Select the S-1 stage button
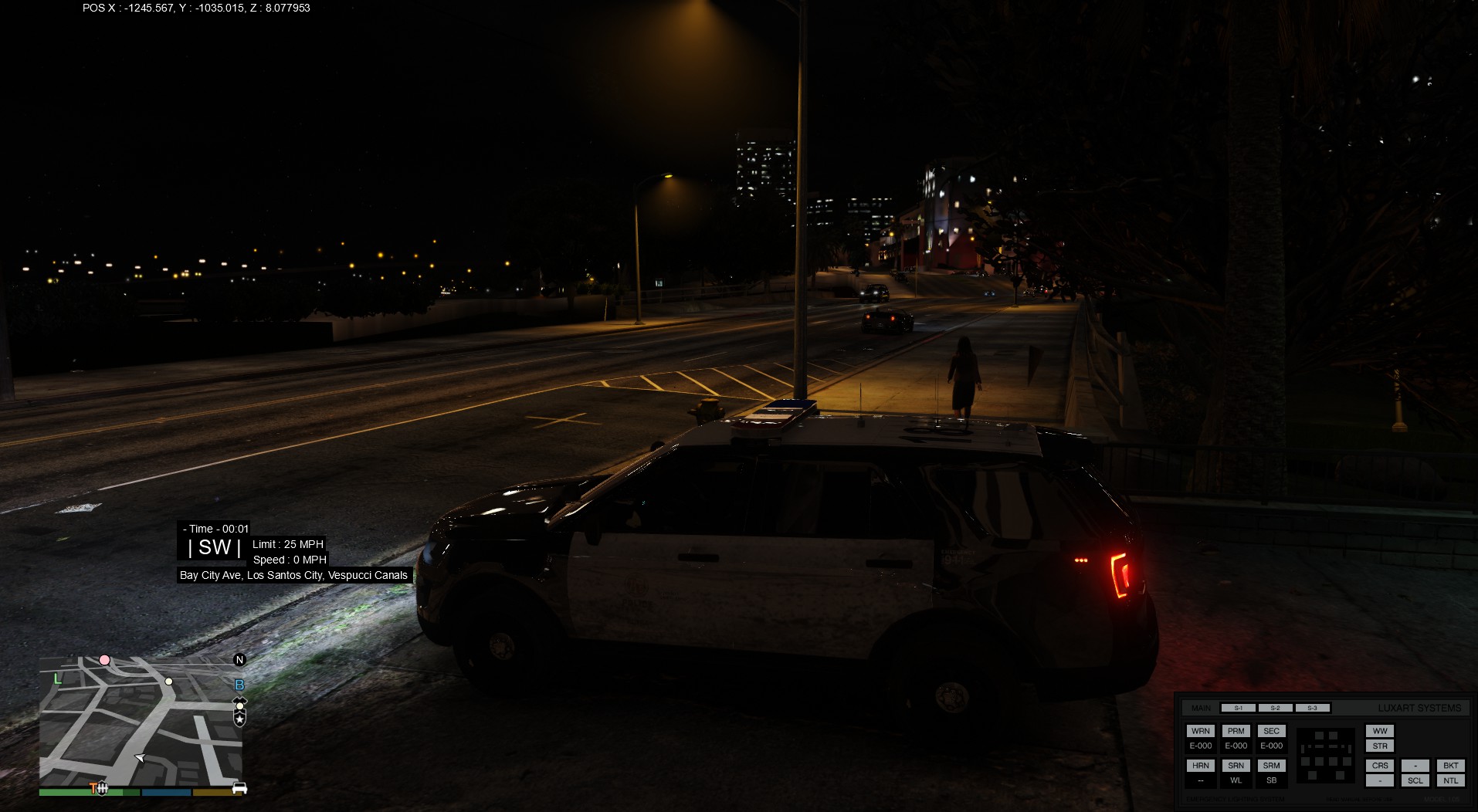 pyautogui.click(x=1238, y=708)
